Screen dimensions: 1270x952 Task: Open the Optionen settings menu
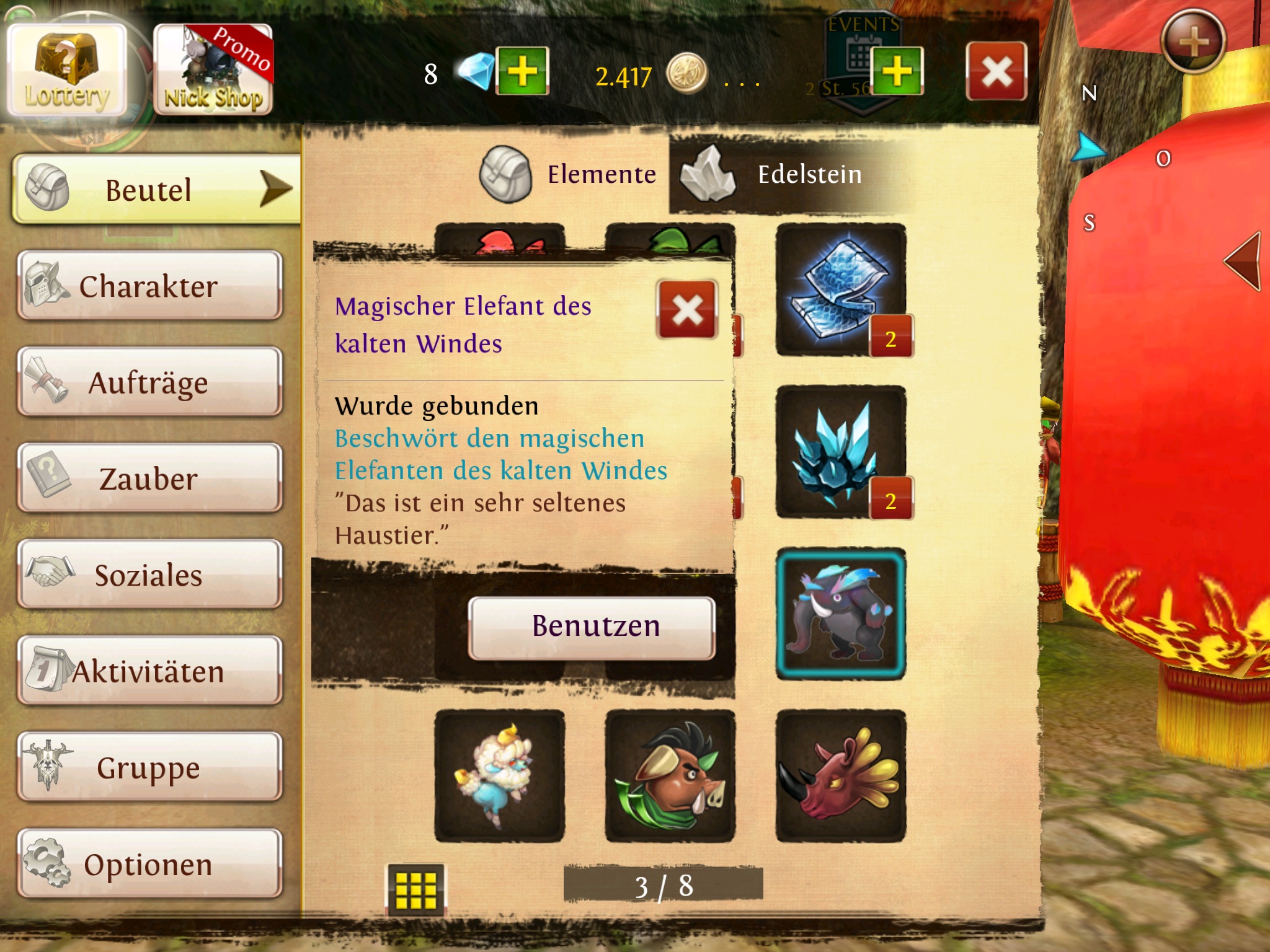pyautogui.click(x=149, y=864)
